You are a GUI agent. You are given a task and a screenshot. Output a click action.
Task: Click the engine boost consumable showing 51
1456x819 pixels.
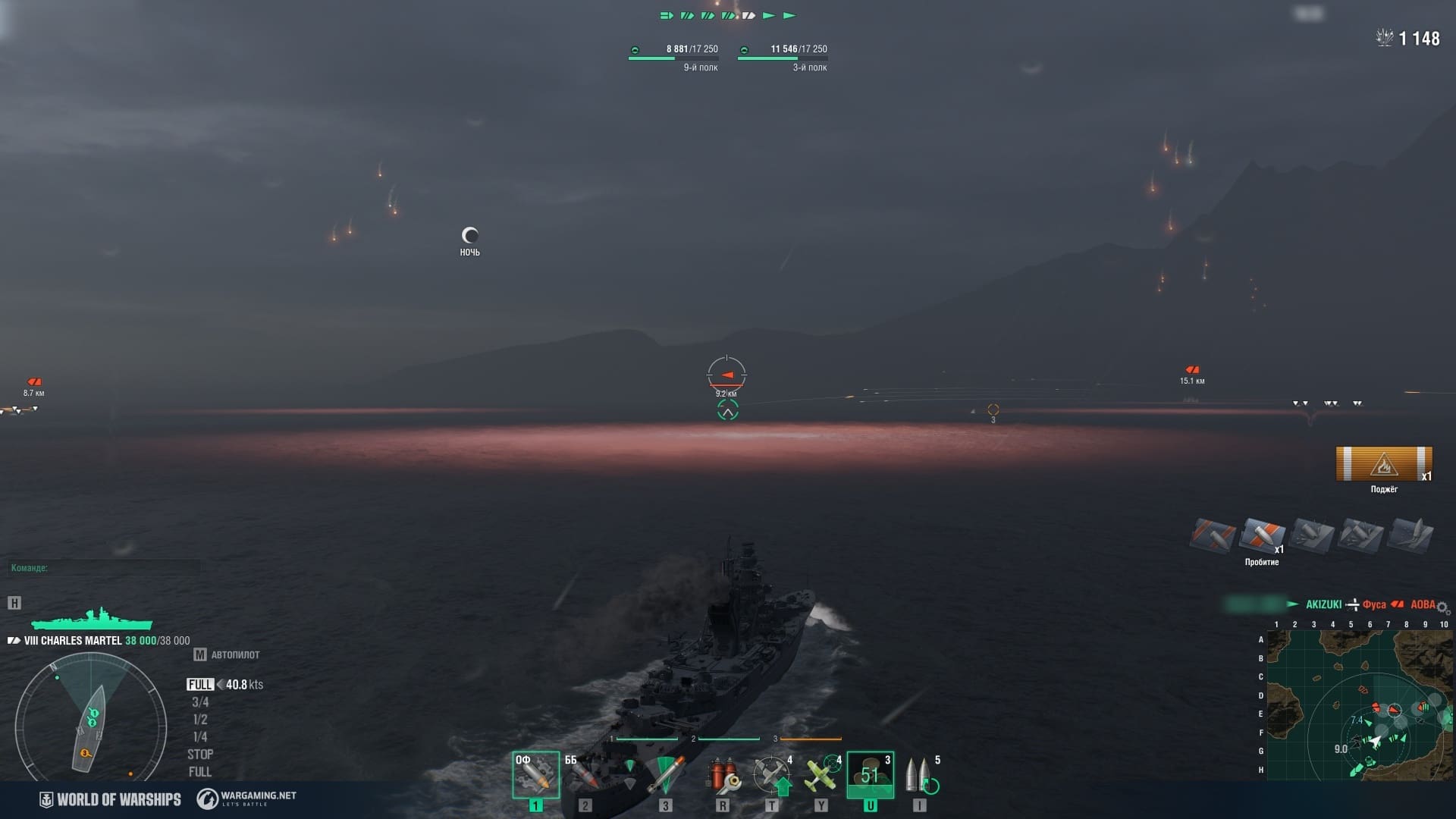click(870, 774)
